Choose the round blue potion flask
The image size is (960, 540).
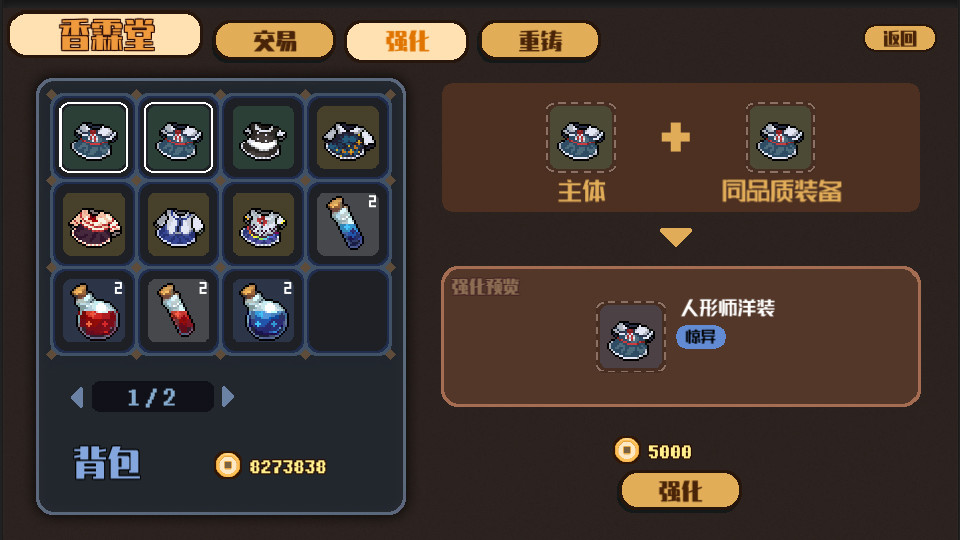click(264, 310)
